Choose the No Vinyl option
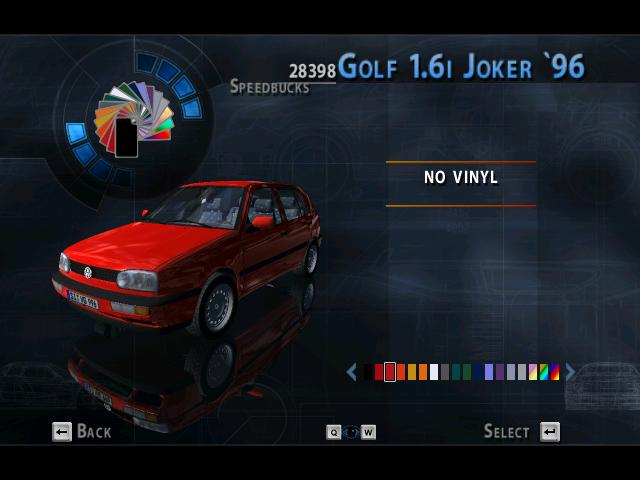The image size is (640, 480). coord(461,178)
